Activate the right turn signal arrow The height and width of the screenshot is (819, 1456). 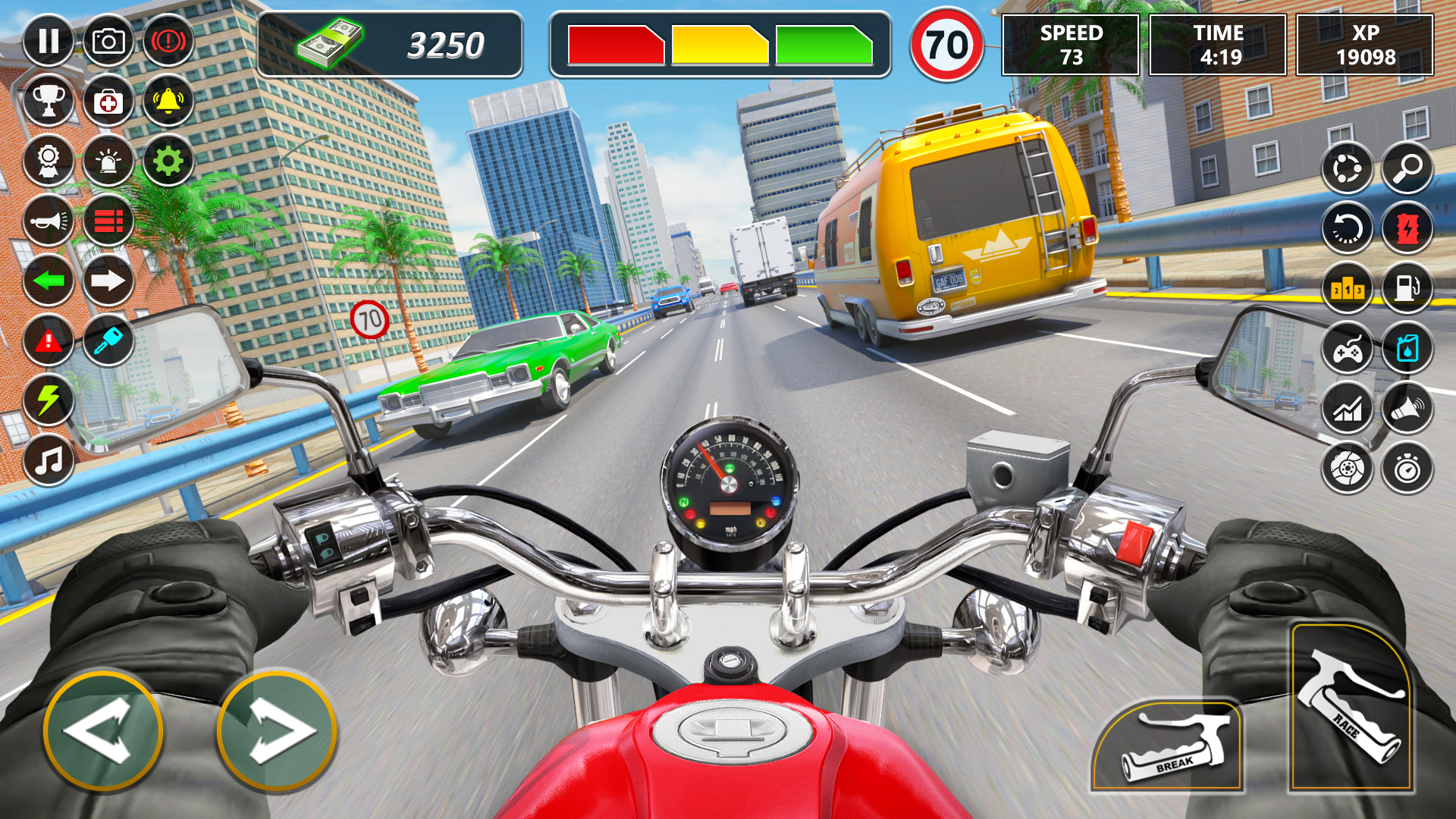[108, 281]
